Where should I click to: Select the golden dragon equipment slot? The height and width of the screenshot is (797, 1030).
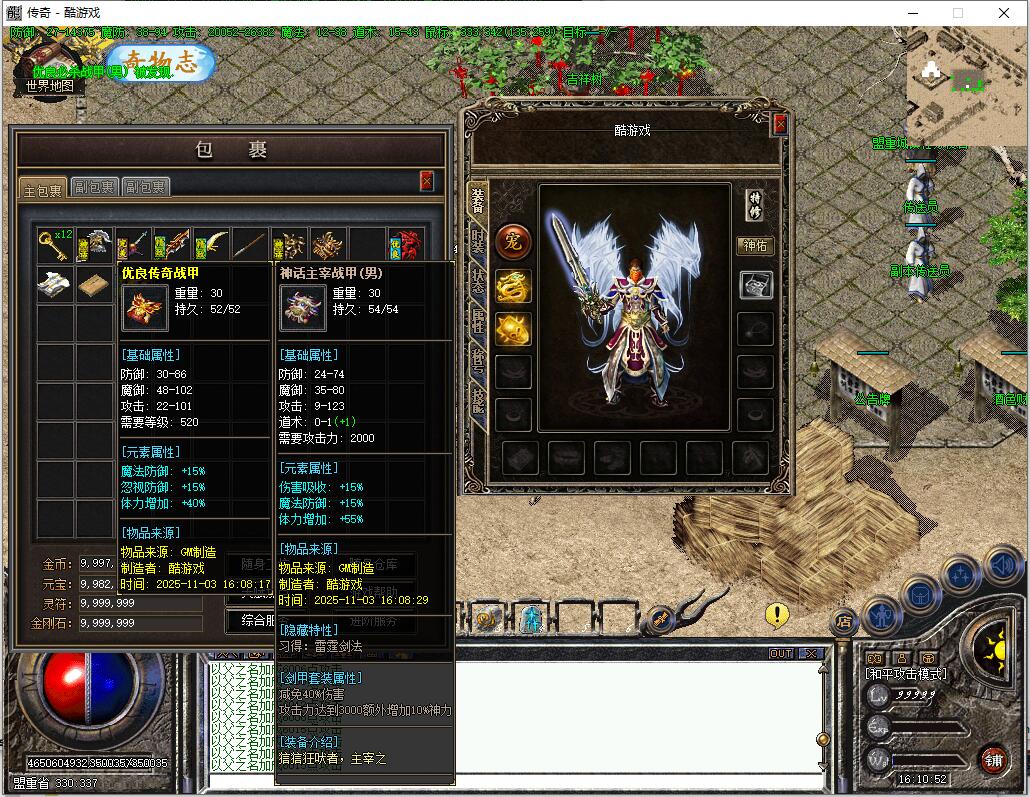513,288
